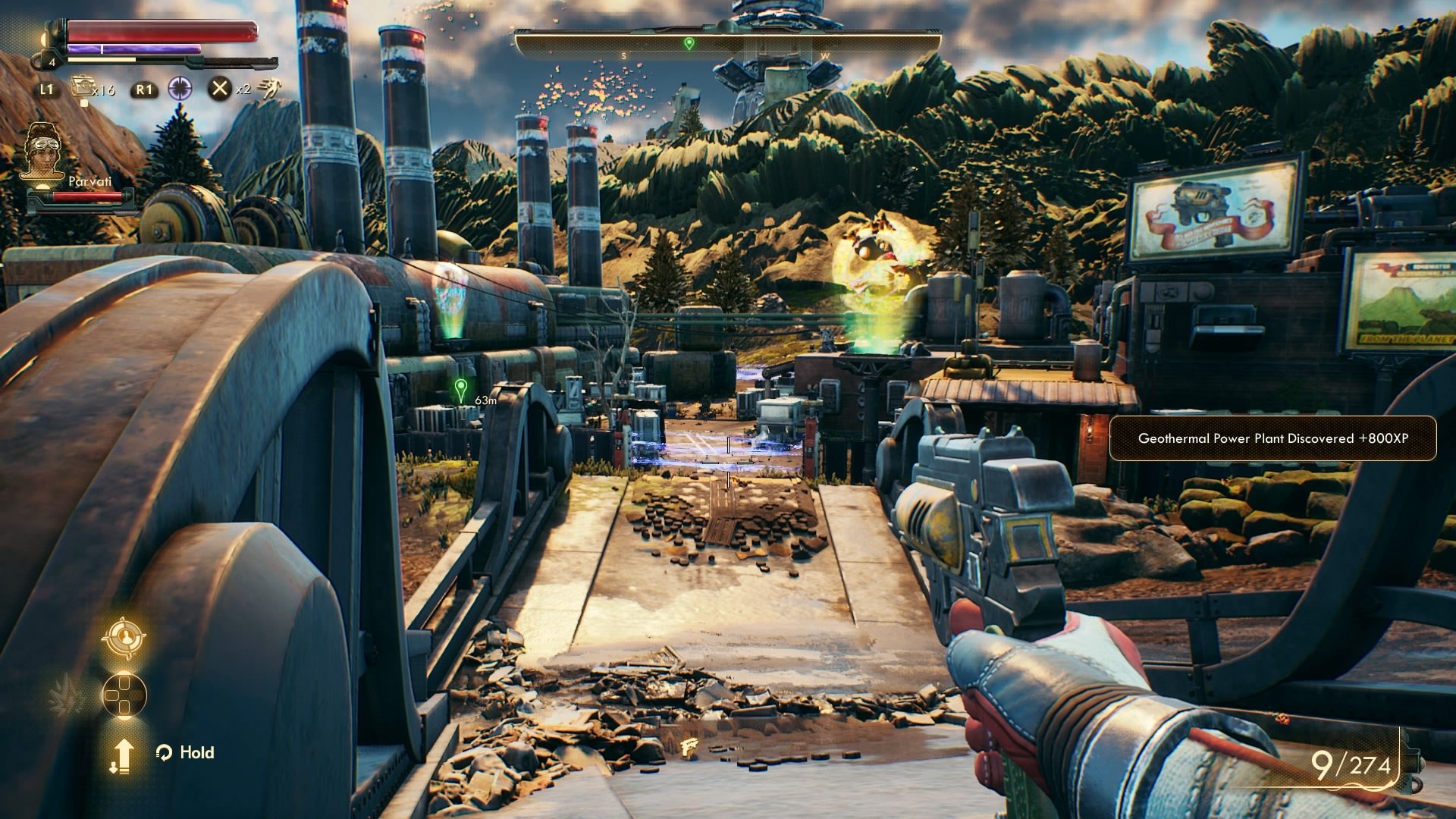Screen dimensions: 1456x819
Task: Click the X button prompt
Action: point(220,89)
